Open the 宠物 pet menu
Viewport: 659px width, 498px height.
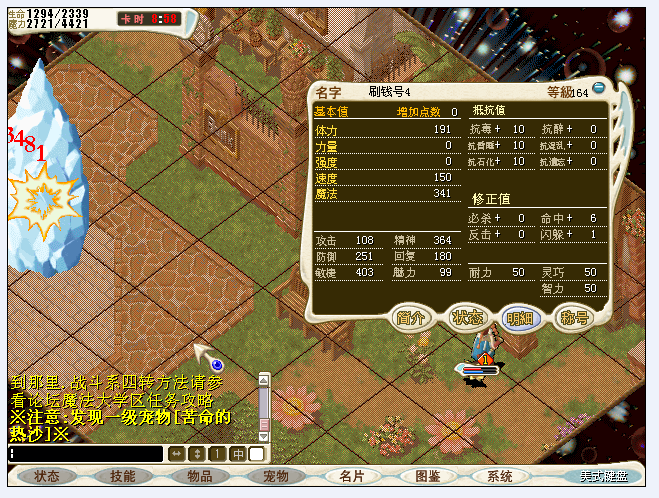(x=275, y=476)
